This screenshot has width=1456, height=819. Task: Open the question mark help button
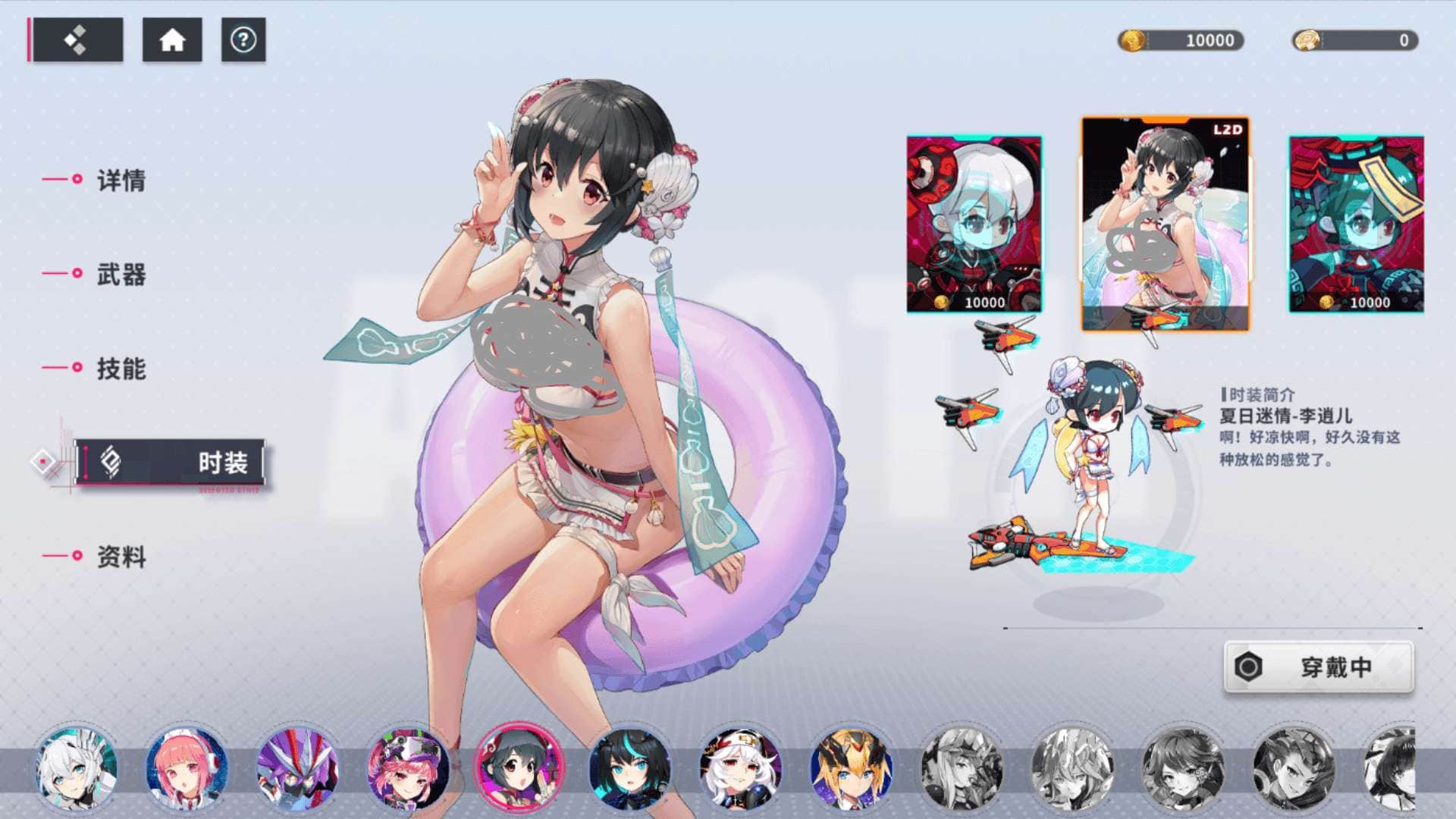(x=243, y=40)
